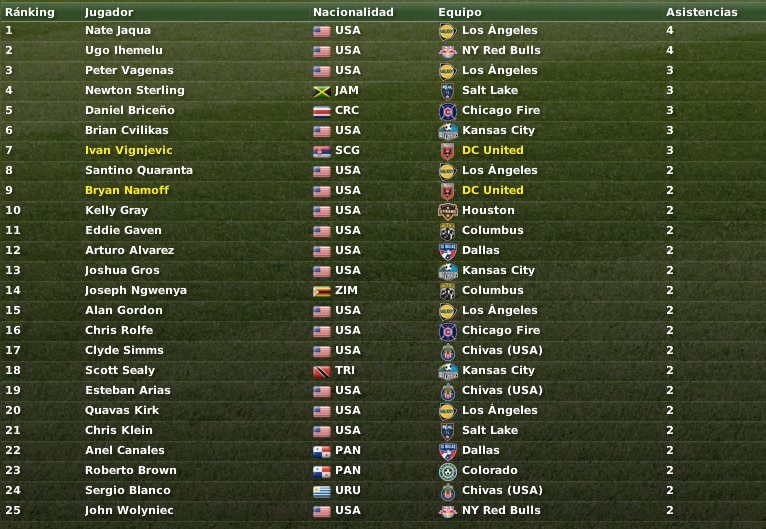766x529 pixels.
Task: Select John Wolyniec in the list
Action: coord(129,510)
